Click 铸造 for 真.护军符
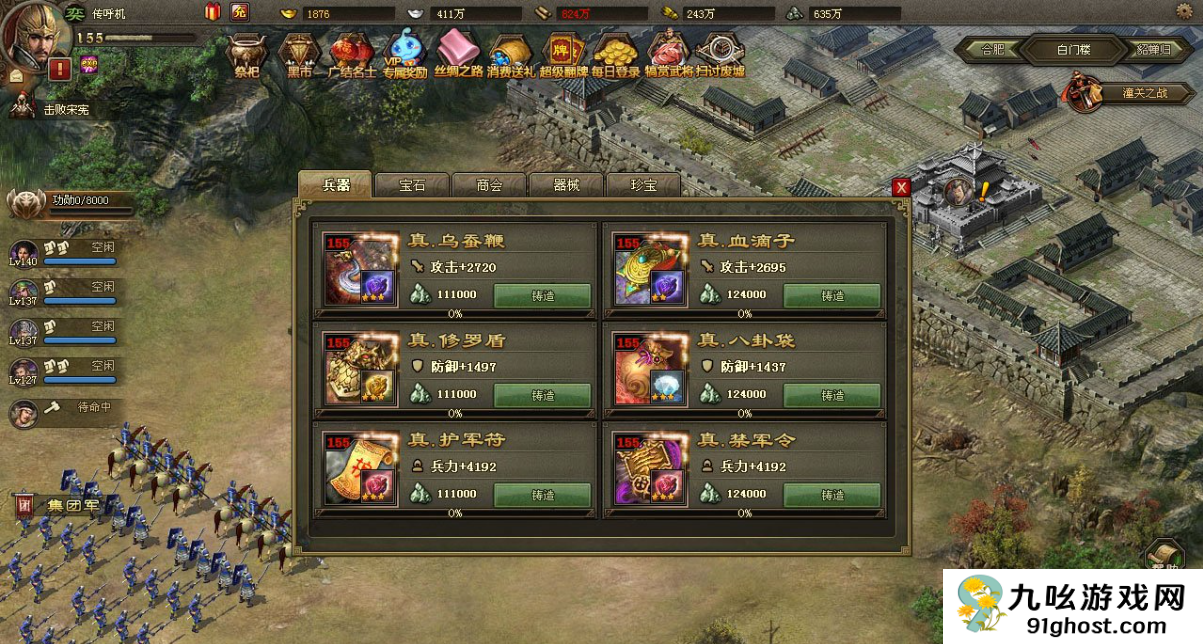Image resolution: width=1203 pixels, height=644 pixels. coord(542,495)
